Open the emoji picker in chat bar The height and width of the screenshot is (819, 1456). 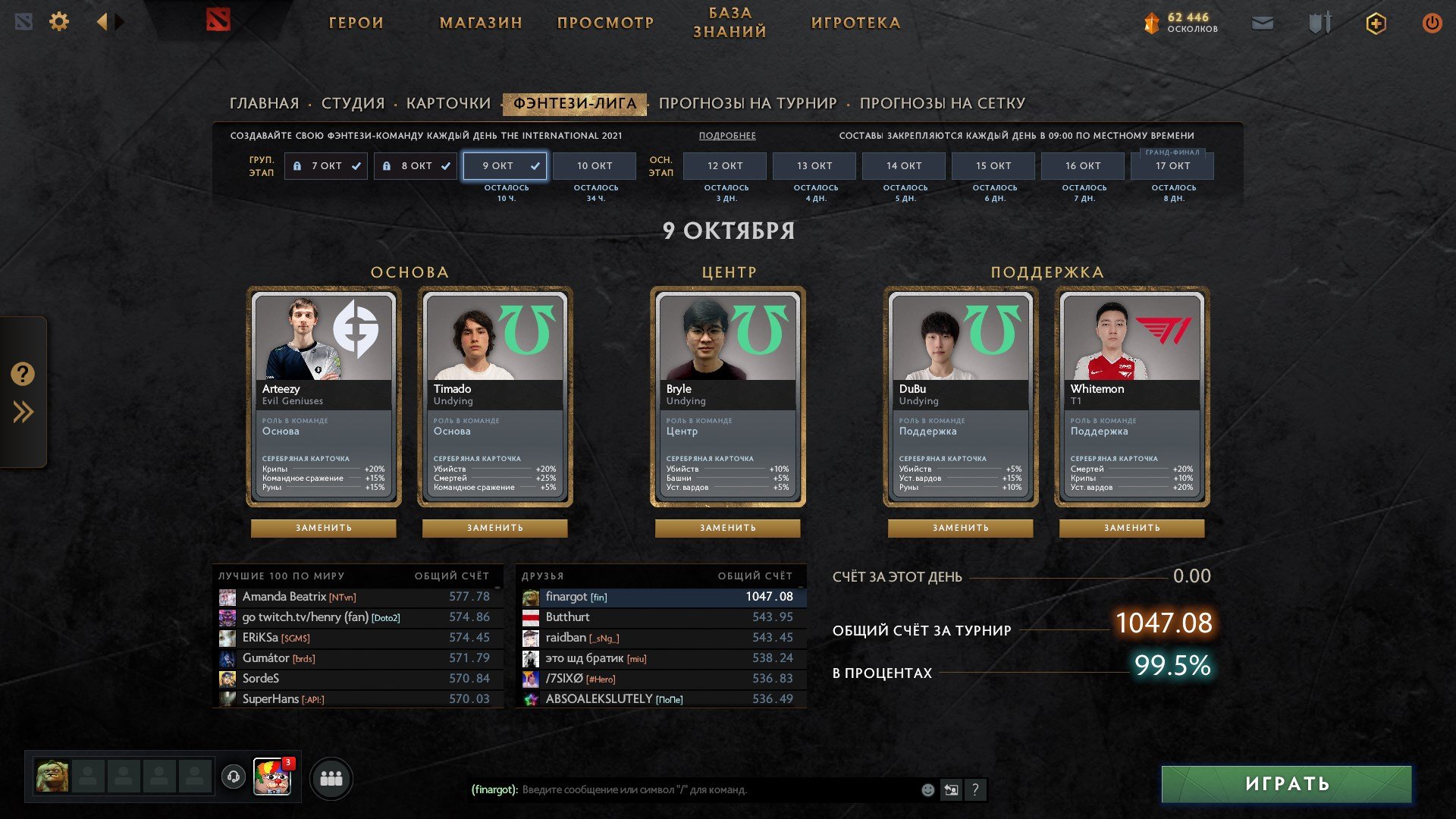[x=927, y=789]
